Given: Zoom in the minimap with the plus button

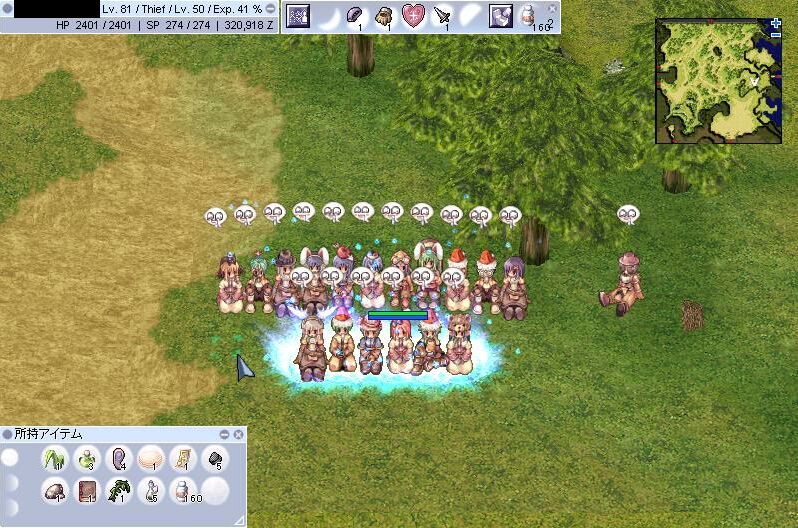Looking at the screenshot, I should tap(776, 23).
